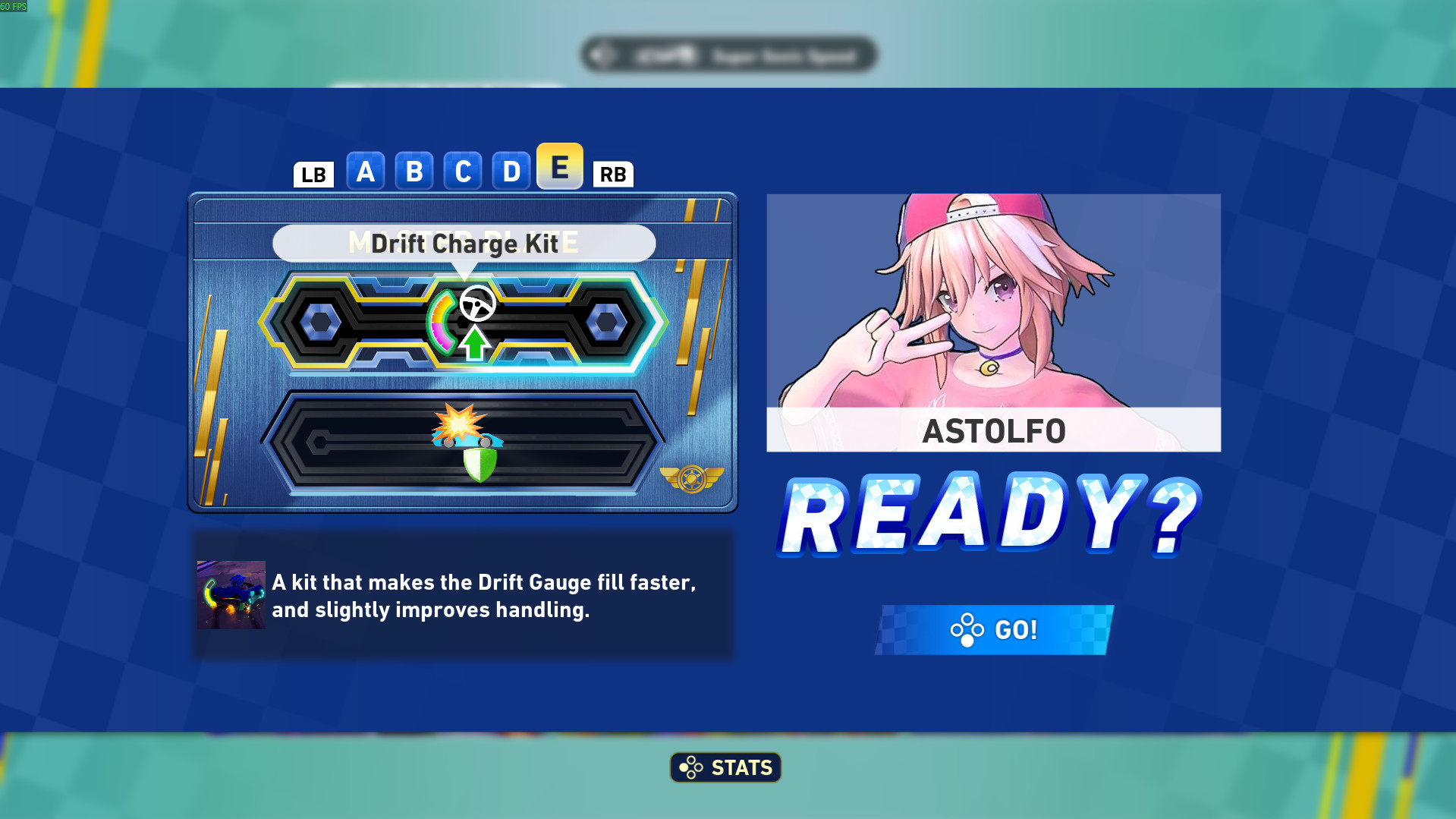
Task: Expand the Drift Charge Kit name banner
Action: click(464, 244)
